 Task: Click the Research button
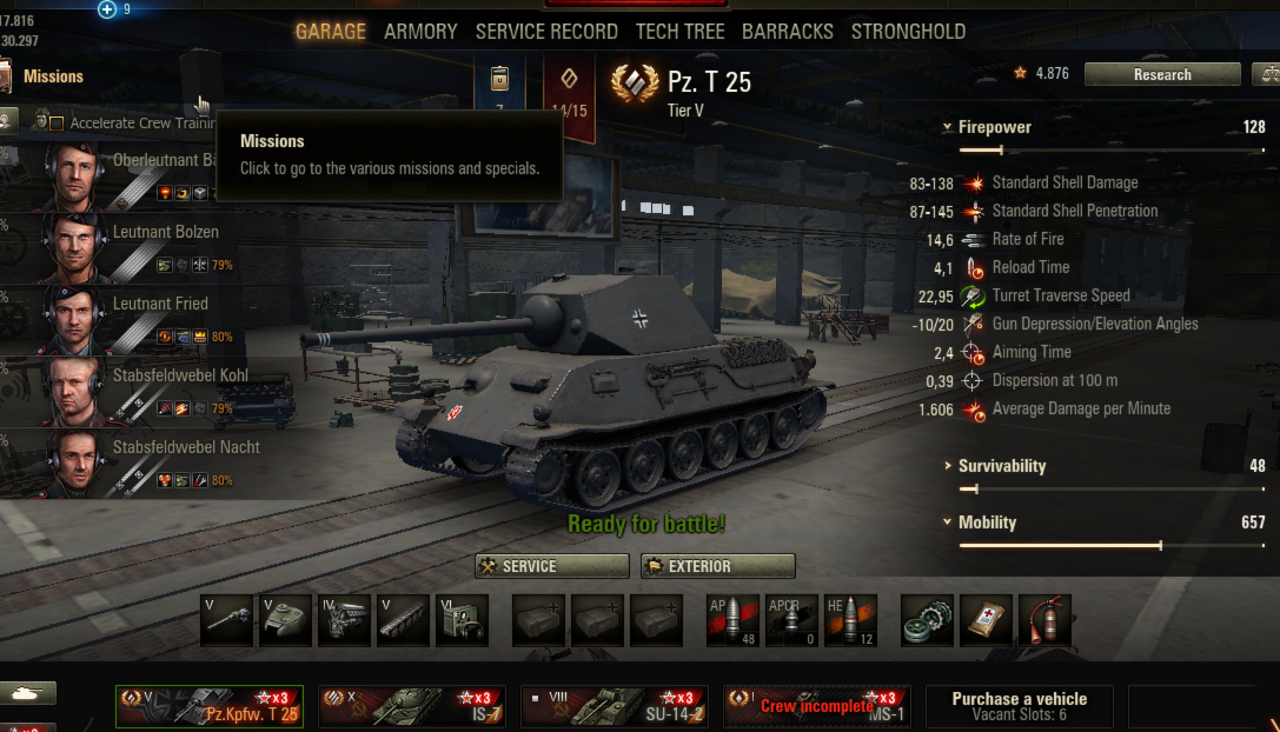tap(1162, 75)
